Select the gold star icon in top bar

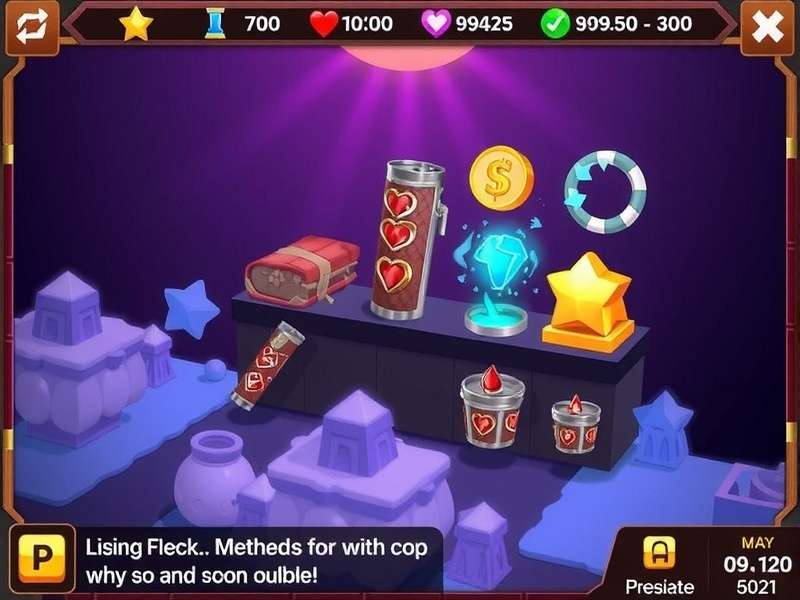[136, 24]
